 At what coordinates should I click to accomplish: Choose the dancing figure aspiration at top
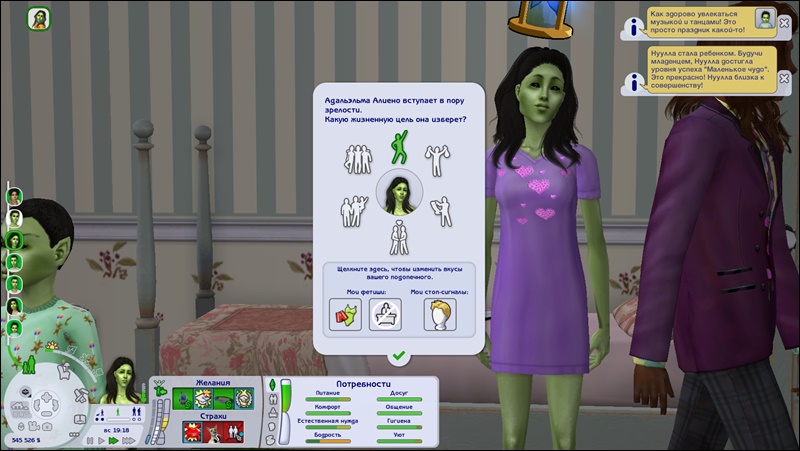398,149
